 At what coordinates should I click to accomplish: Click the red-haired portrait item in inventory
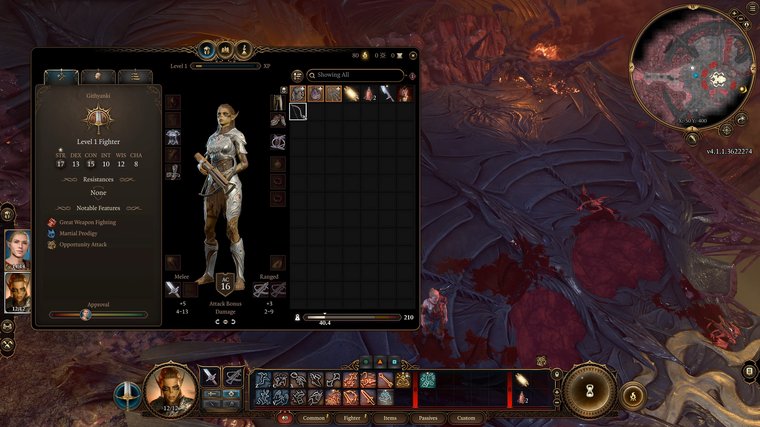(405, 94)
